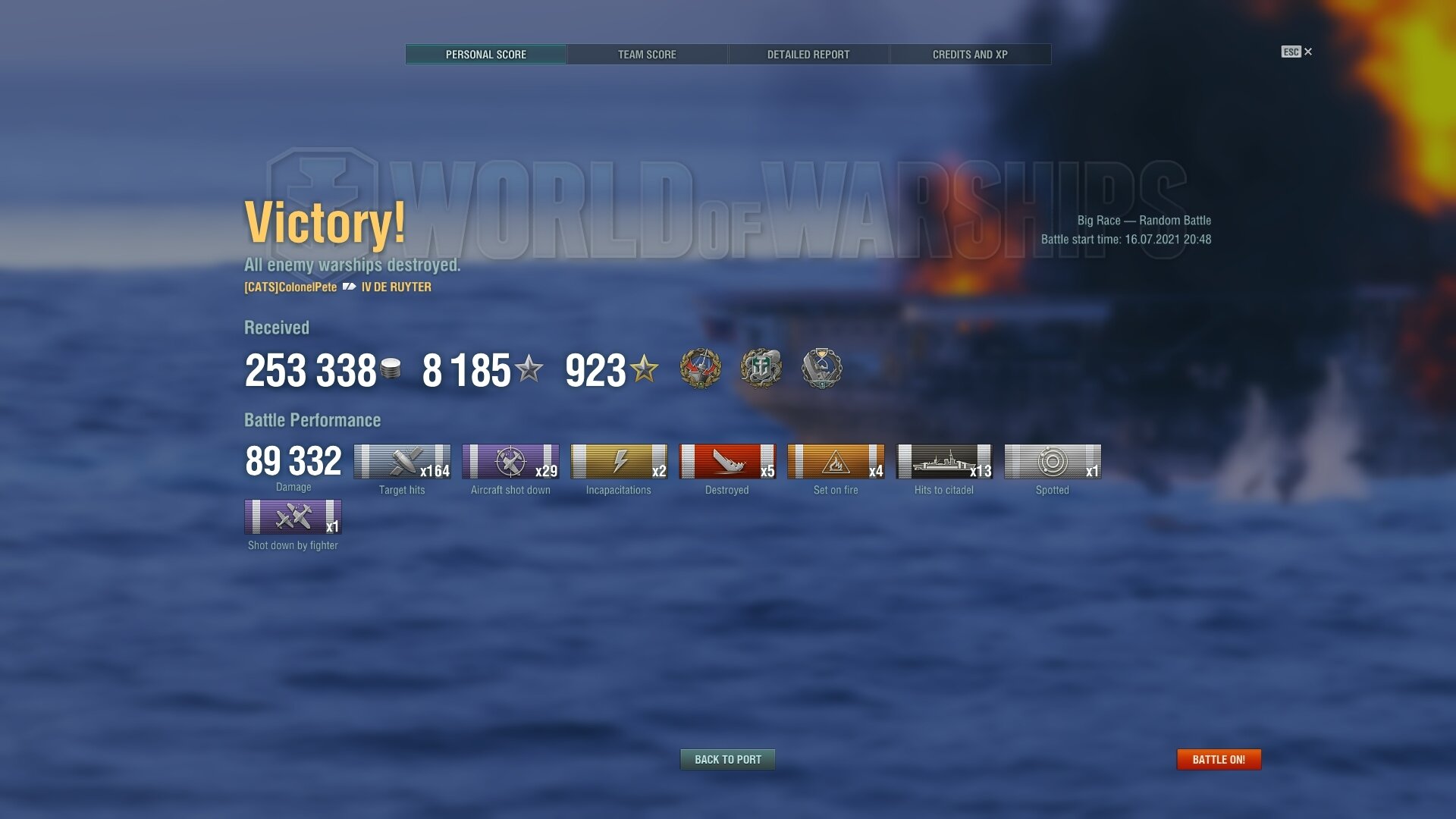Image resolution: width=1456 pixels, height=819 pixels.
Task: Select the Personal Score tab
Action: [486, 55]
